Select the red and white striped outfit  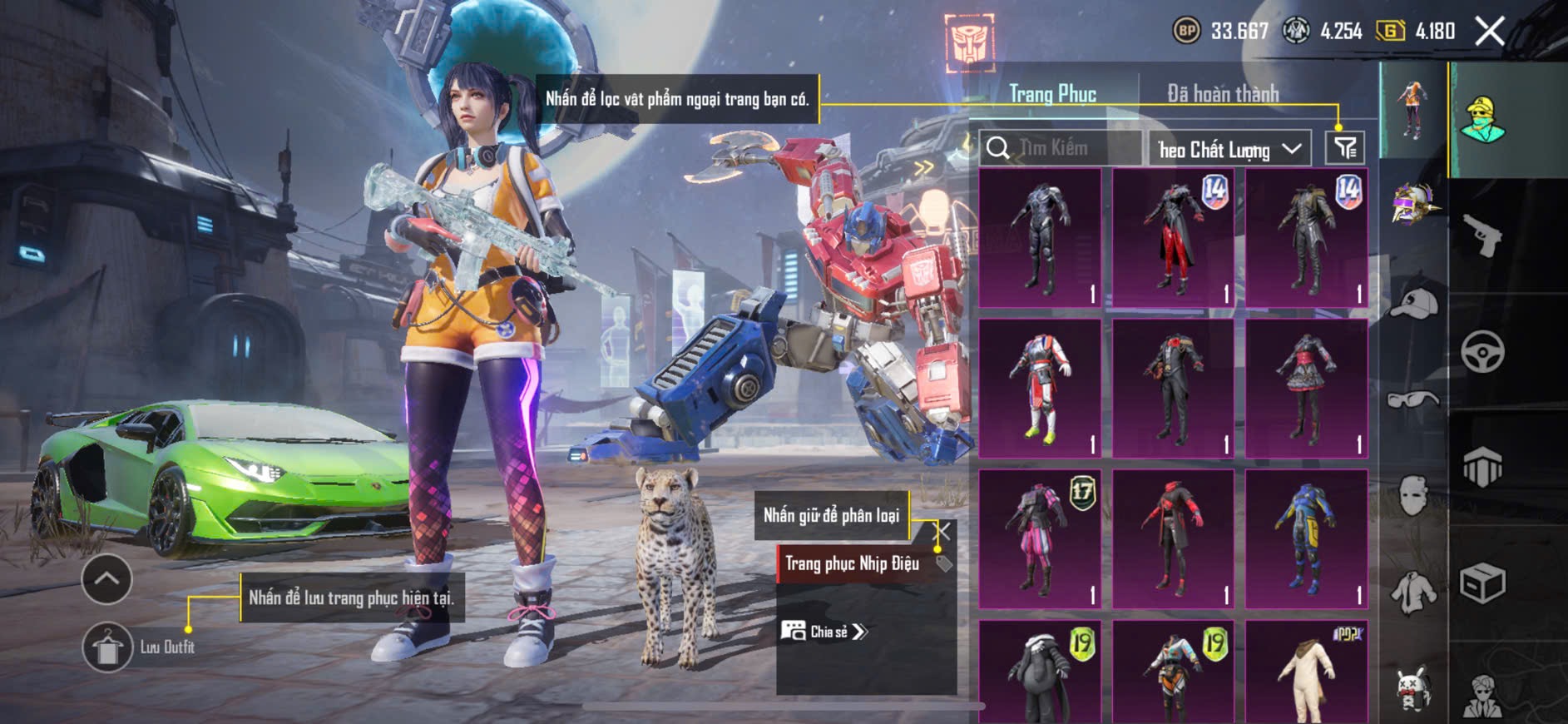1040,388
